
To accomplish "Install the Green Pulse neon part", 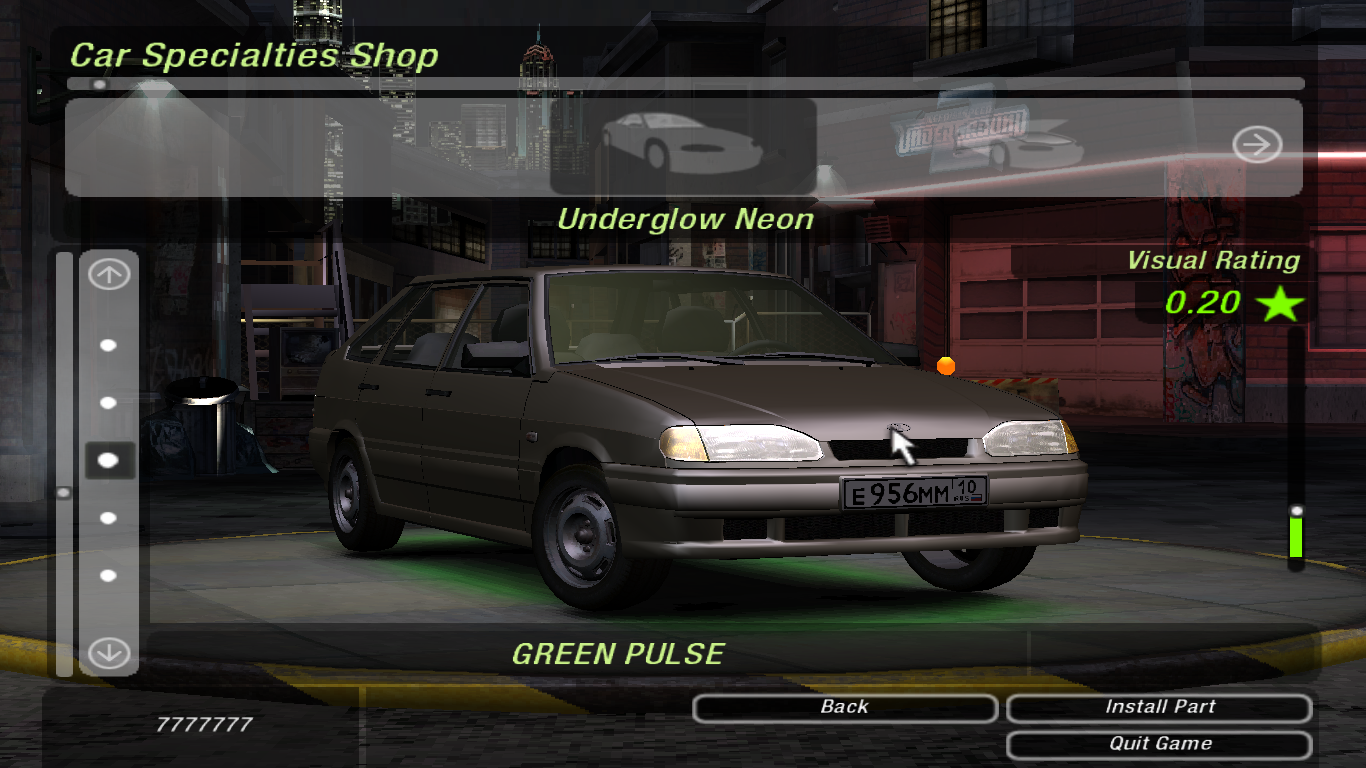I will click(x=1159, y=708).
